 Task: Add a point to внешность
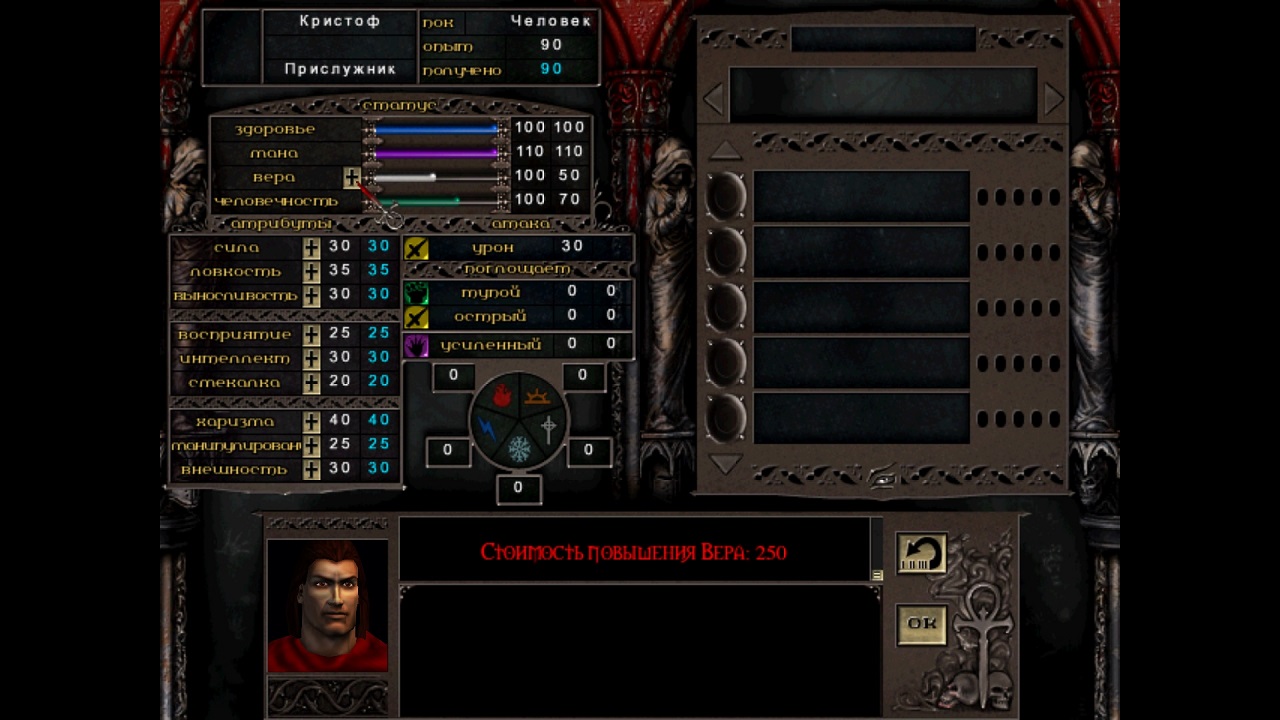[x=312, y=469]
